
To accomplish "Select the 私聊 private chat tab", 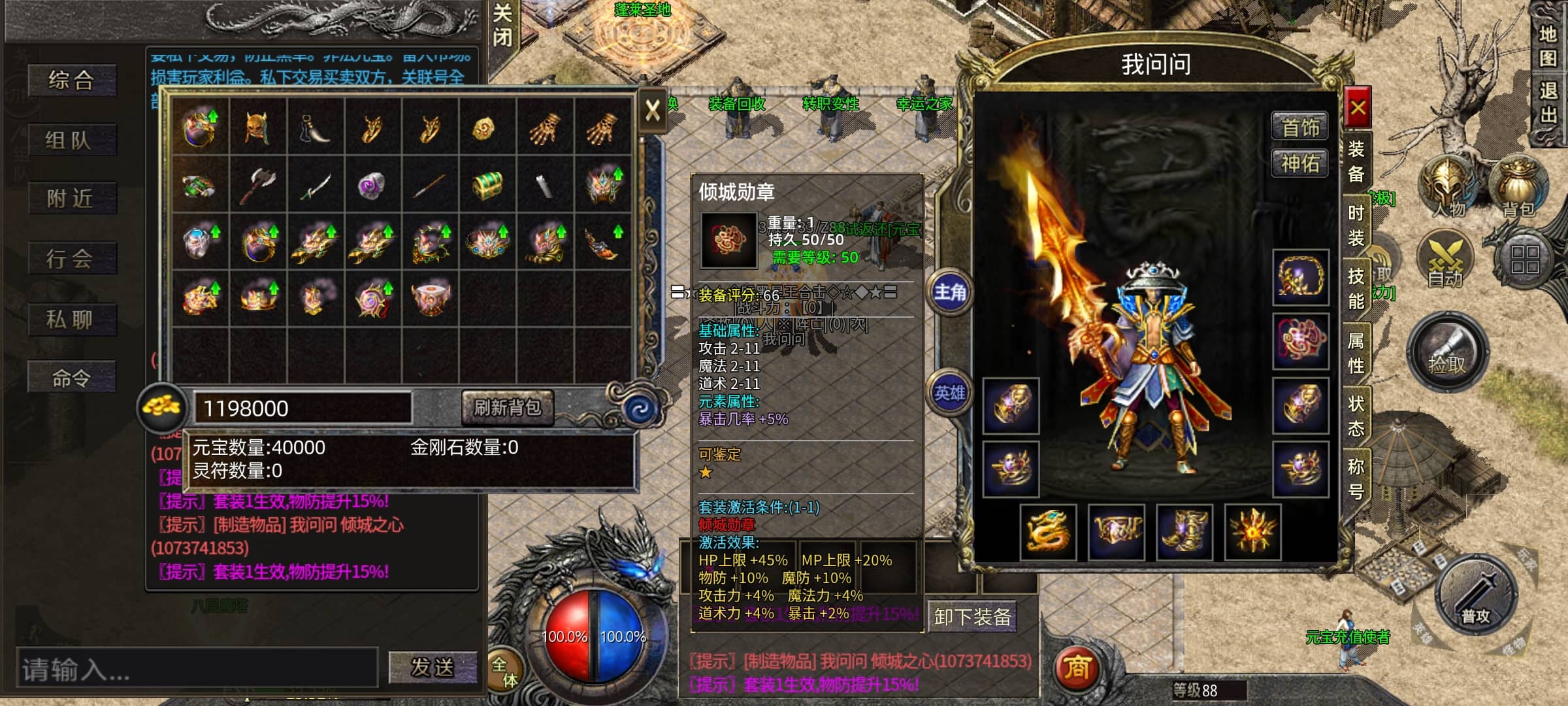I will click(x=72, y=320).
